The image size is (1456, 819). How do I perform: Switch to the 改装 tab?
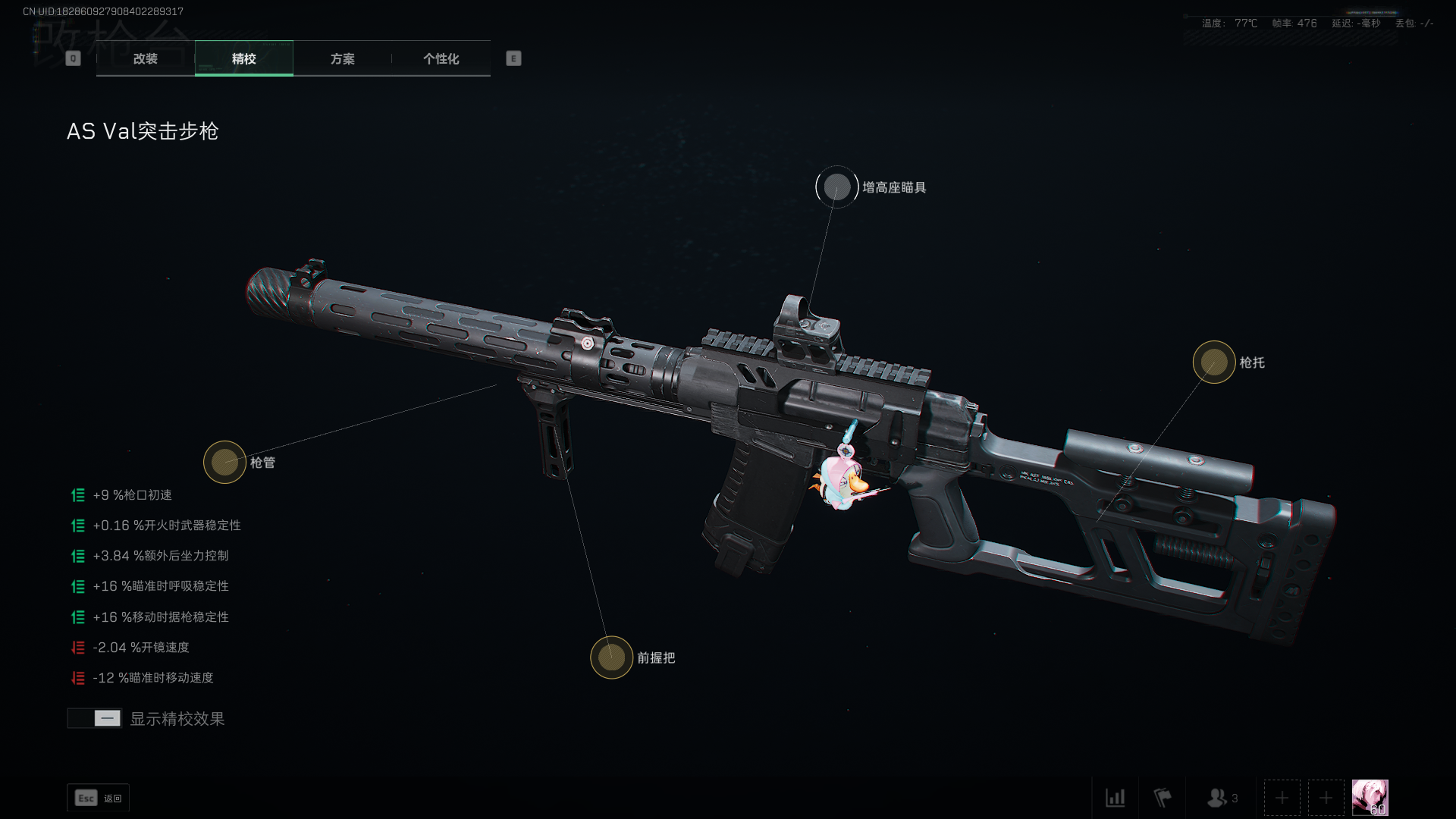coord(146,58)
